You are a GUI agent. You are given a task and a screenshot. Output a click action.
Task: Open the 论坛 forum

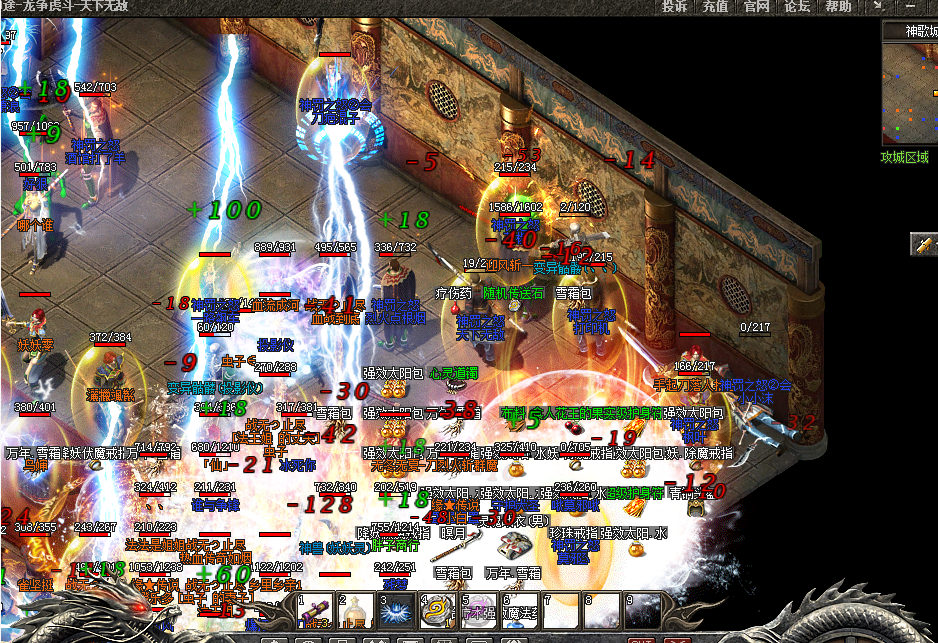point(797,7)
